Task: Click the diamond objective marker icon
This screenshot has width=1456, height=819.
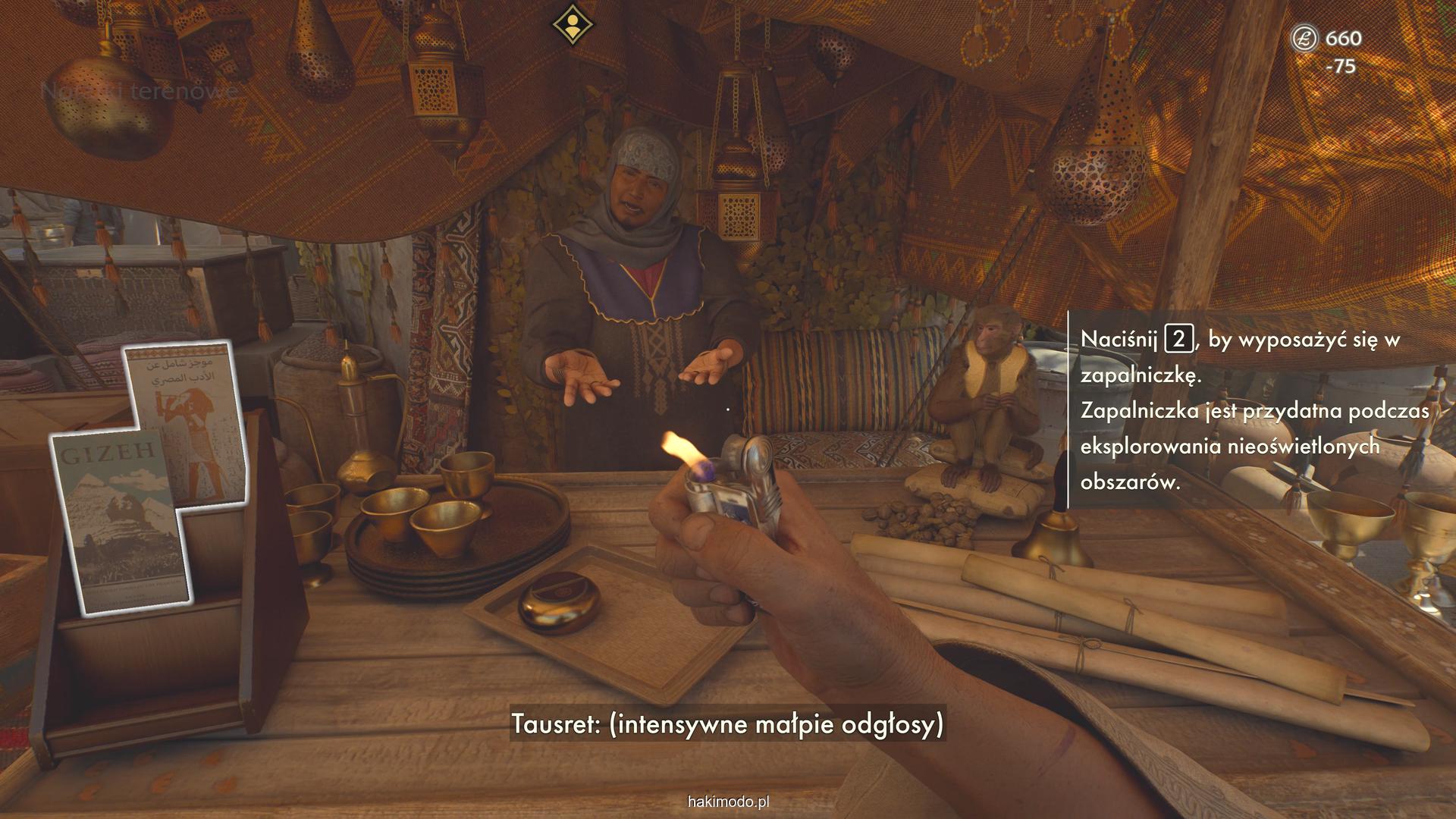Action: point(573,24)
